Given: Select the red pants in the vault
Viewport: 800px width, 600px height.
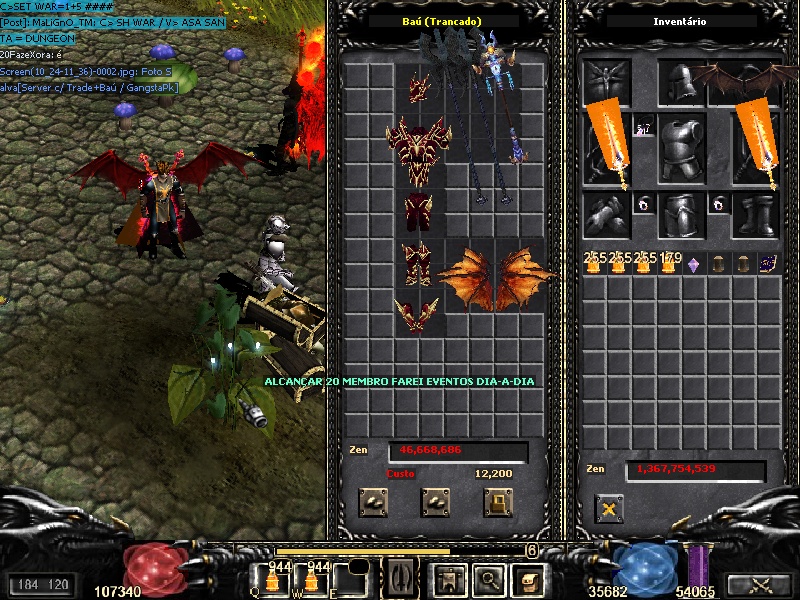Looking at the screenshot, I should 418,212.
